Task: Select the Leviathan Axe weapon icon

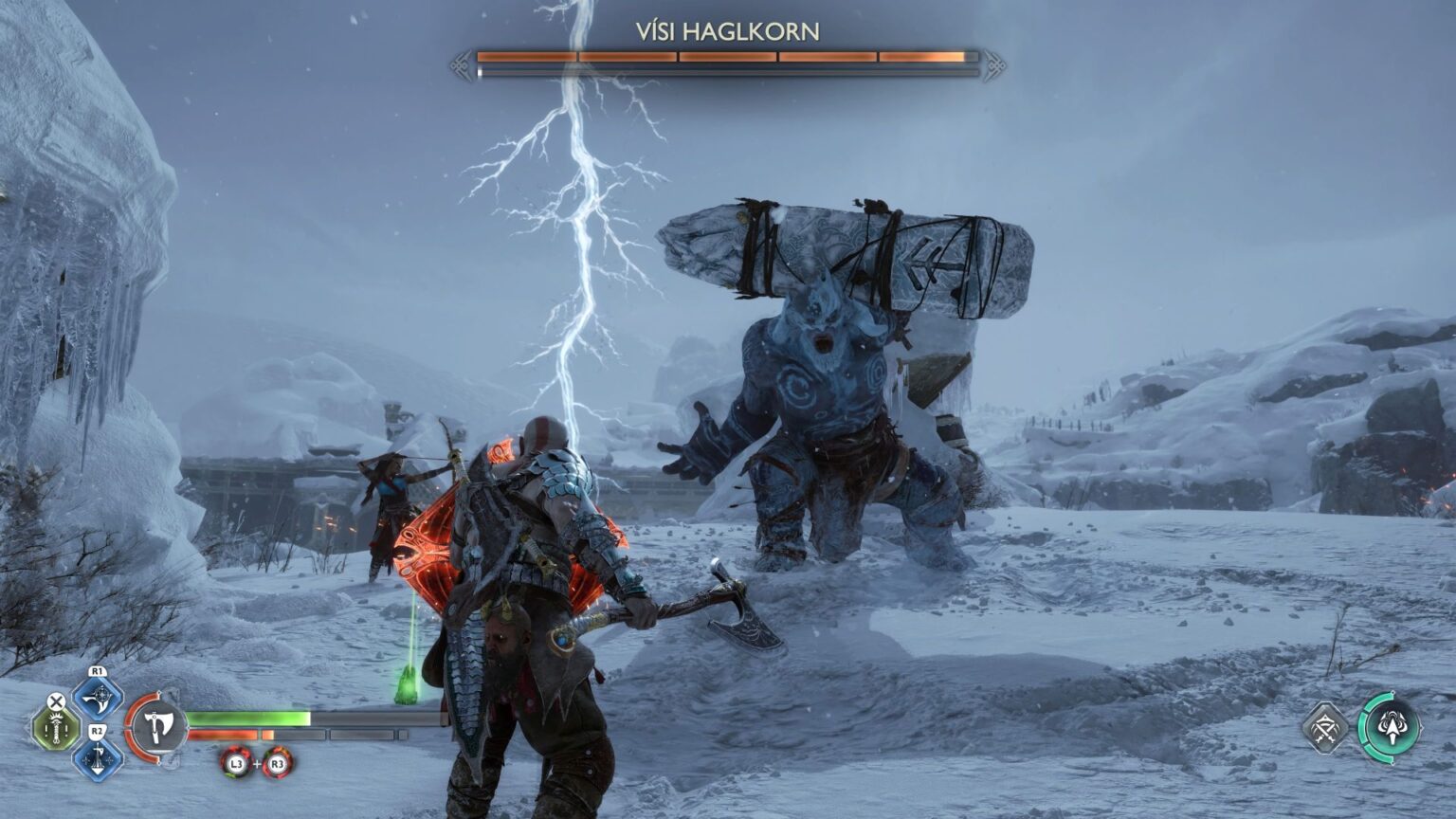Action: point(159,727)
